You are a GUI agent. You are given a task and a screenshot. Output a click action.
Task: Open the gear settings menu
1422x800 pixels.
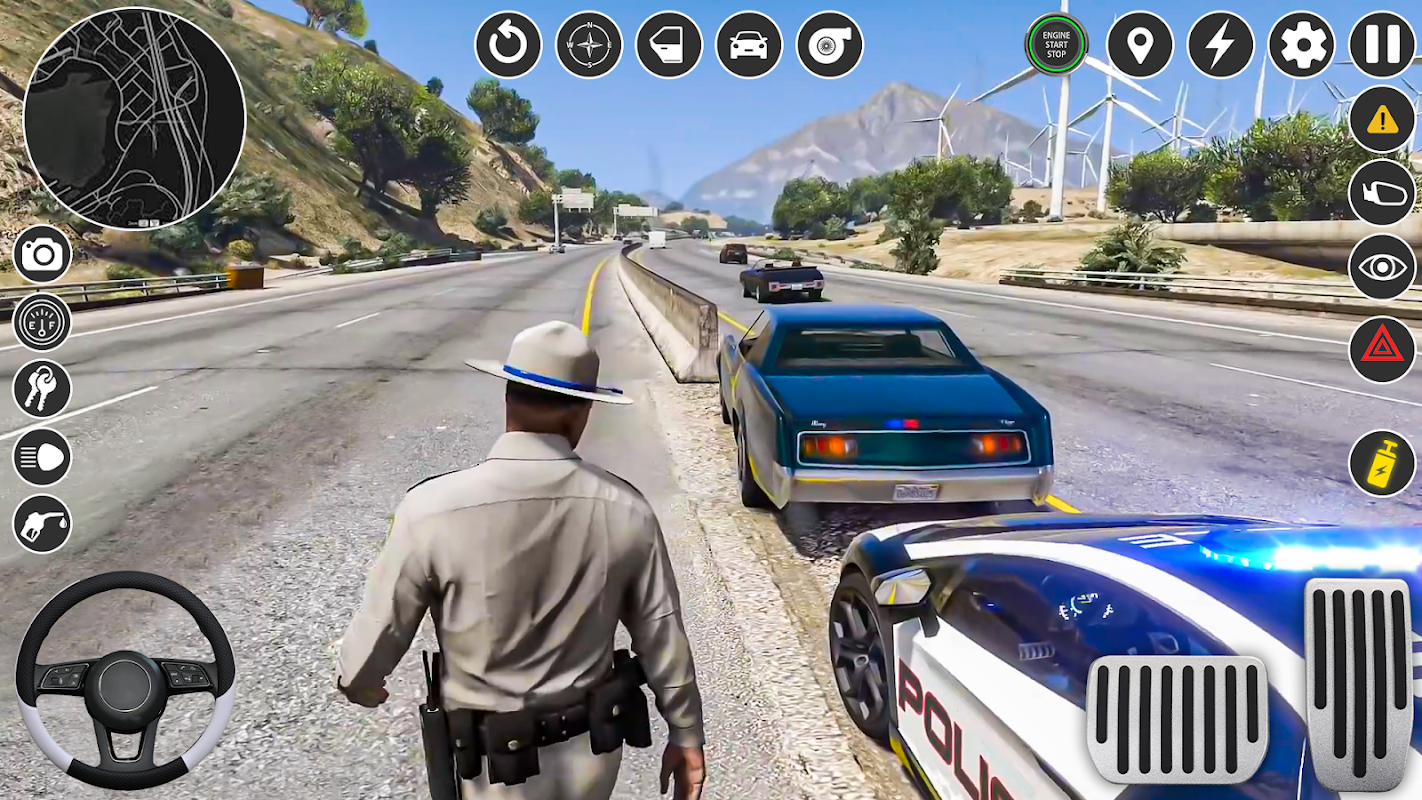pos(1301,45)
